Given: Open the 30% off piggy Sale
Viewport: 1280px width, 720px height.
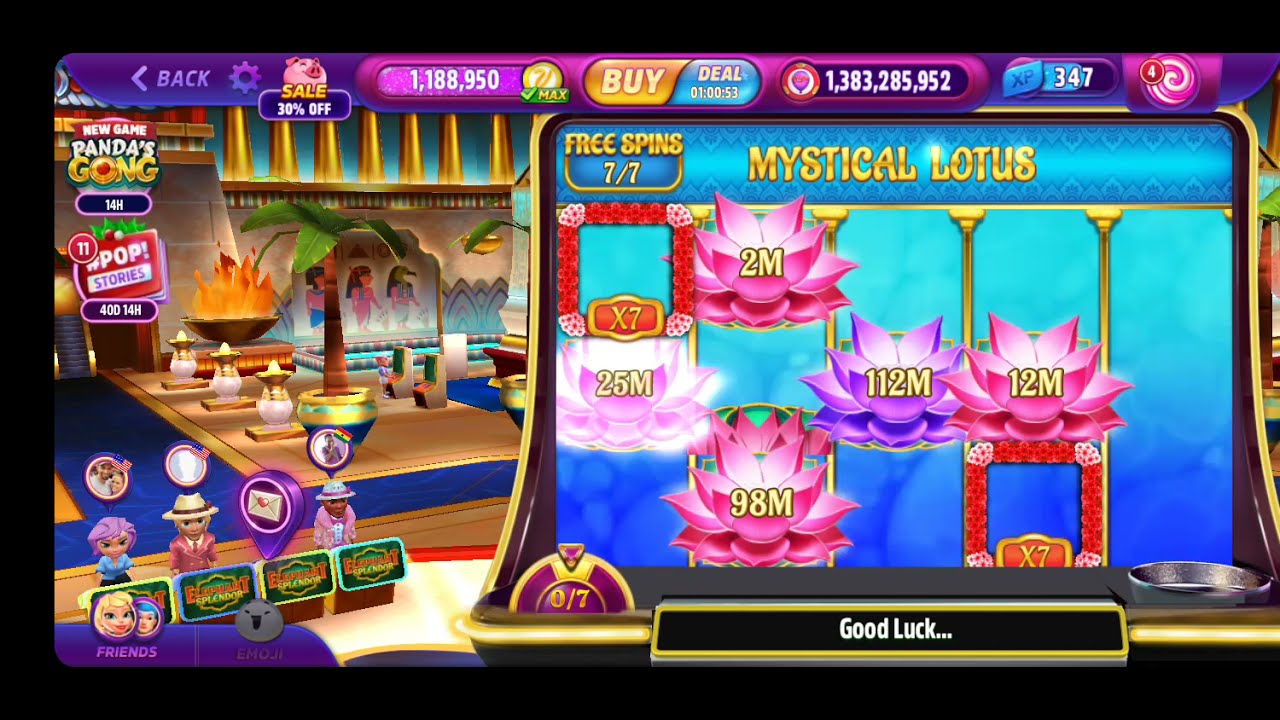Looking at the screenshot, I should tap(304, 90).
